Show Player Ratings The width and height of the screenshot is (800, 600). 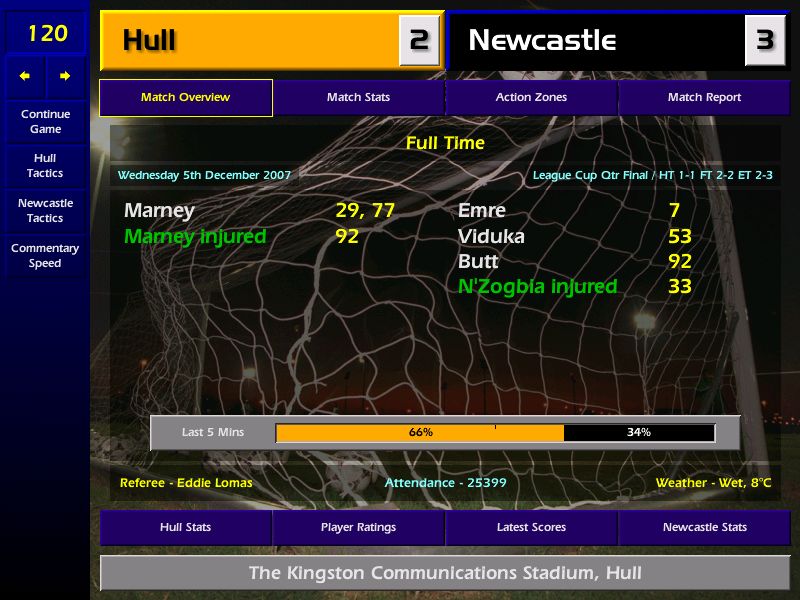click(x=358, y=527)
